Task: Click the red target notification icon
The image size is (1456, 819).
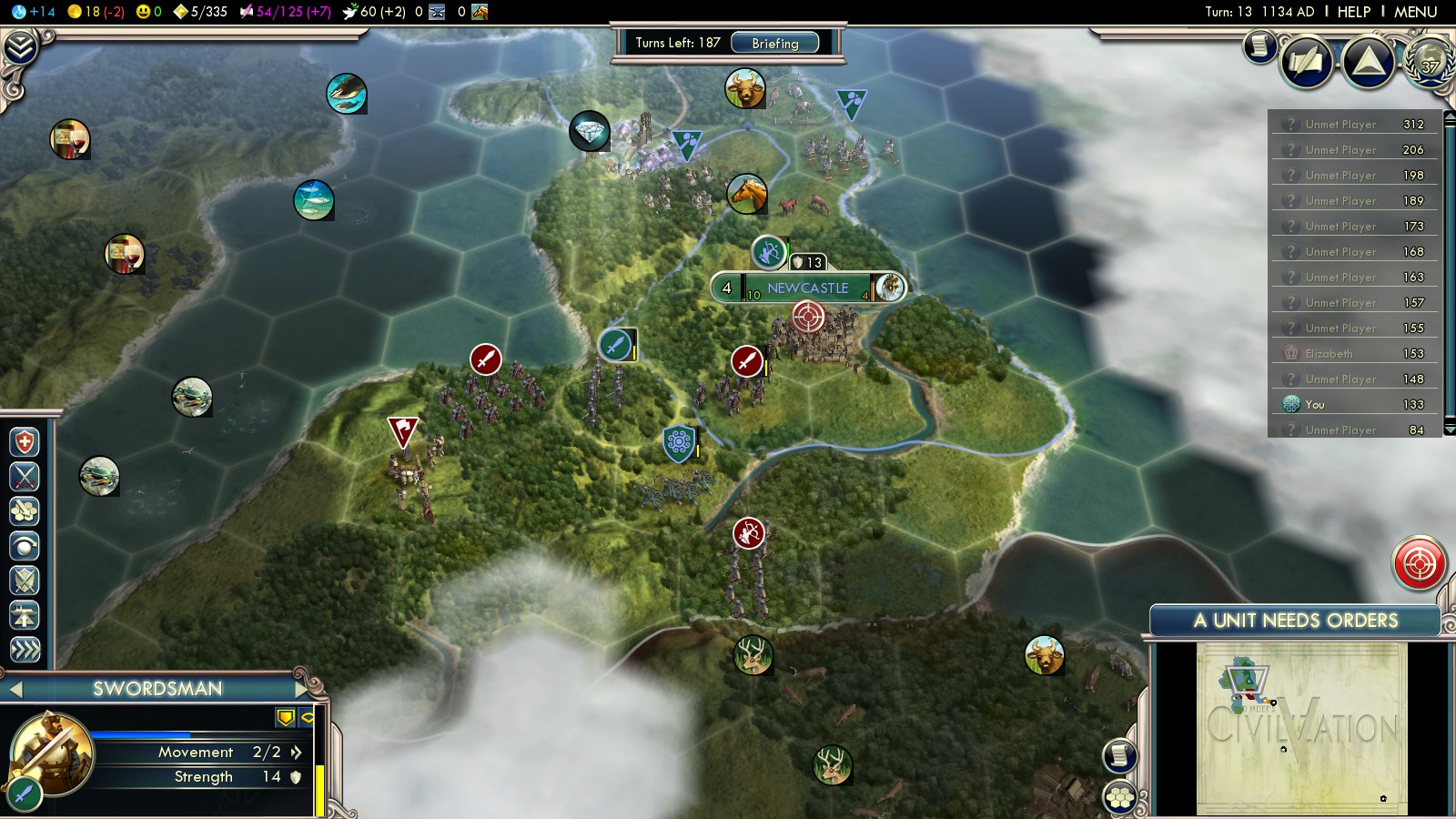Action: pyautogui.click(x=1419, y=564)
